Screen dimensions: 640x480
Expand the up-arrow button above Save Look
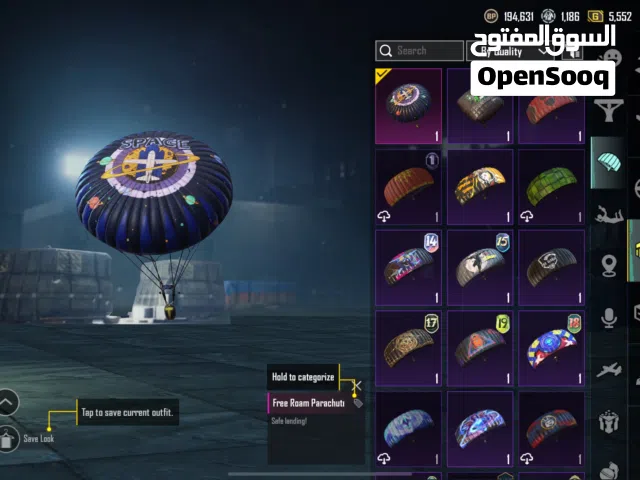click(x=8, y=402)
